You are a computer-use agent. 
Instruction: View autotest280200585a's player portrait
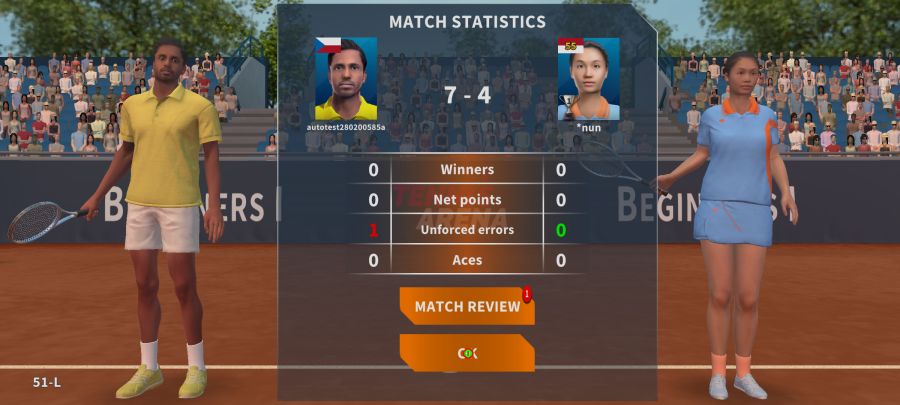[346, 79]
